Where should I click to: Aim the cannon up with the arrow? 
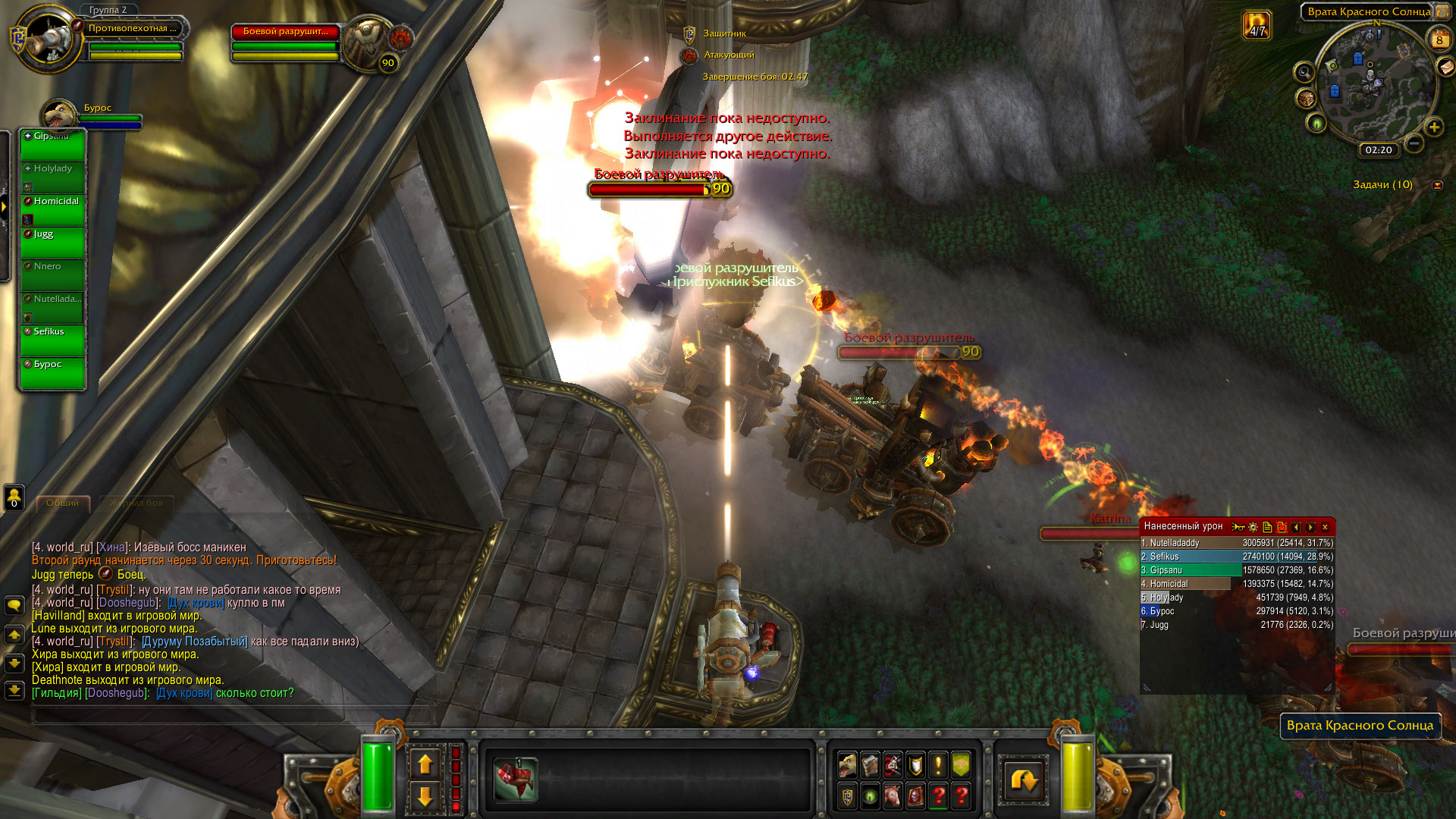click(x=425, y=764)
